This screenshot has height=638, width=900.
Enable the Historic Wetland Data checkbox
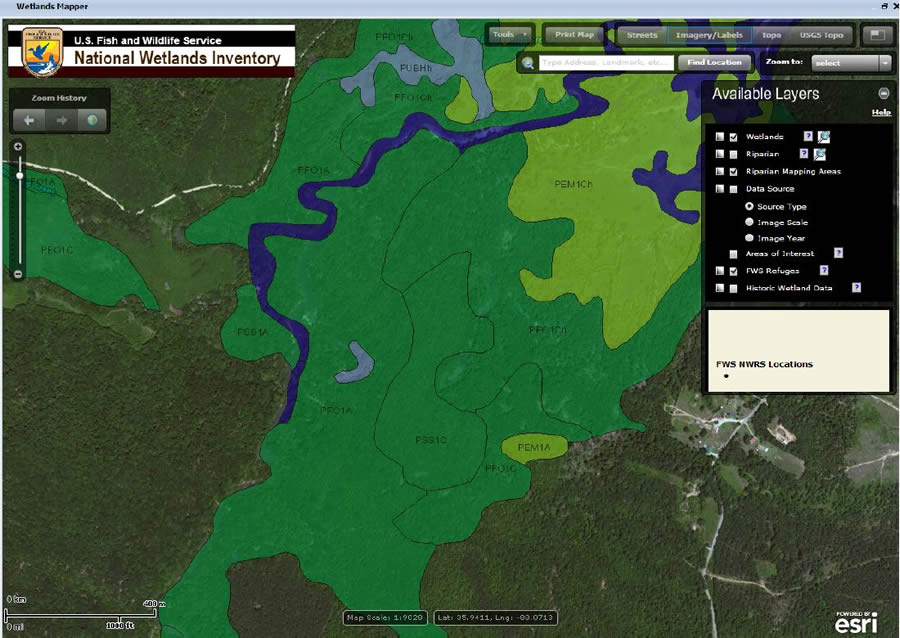coord(734,288)
